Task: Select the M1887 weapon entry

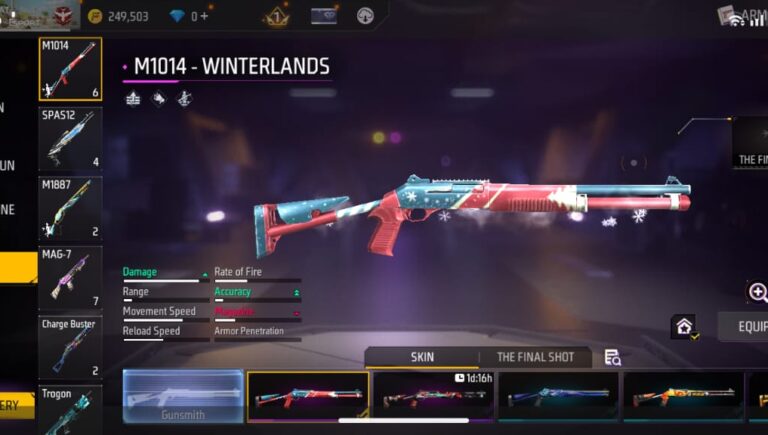Action: [70, 208]
